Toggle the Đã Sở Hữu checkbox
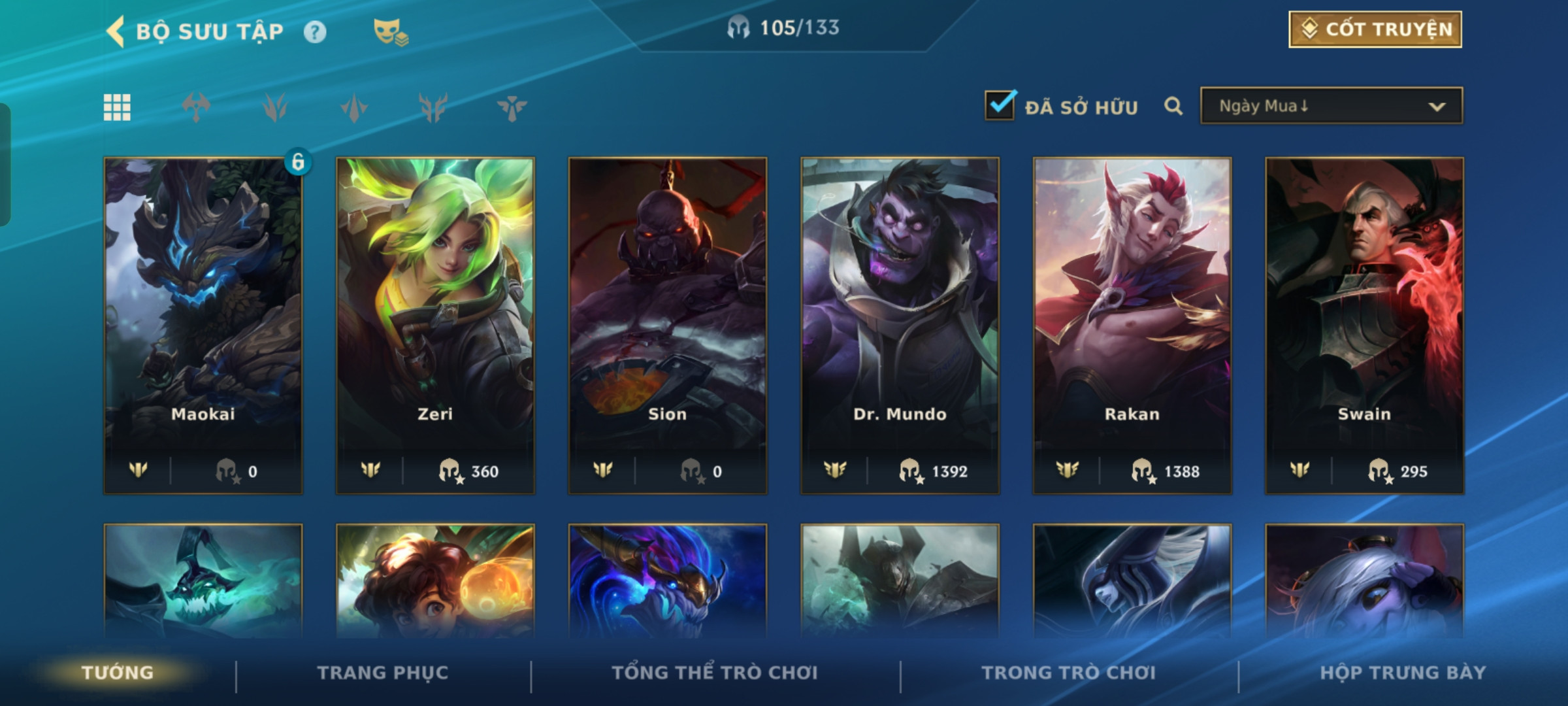 tap(1000, 106)
